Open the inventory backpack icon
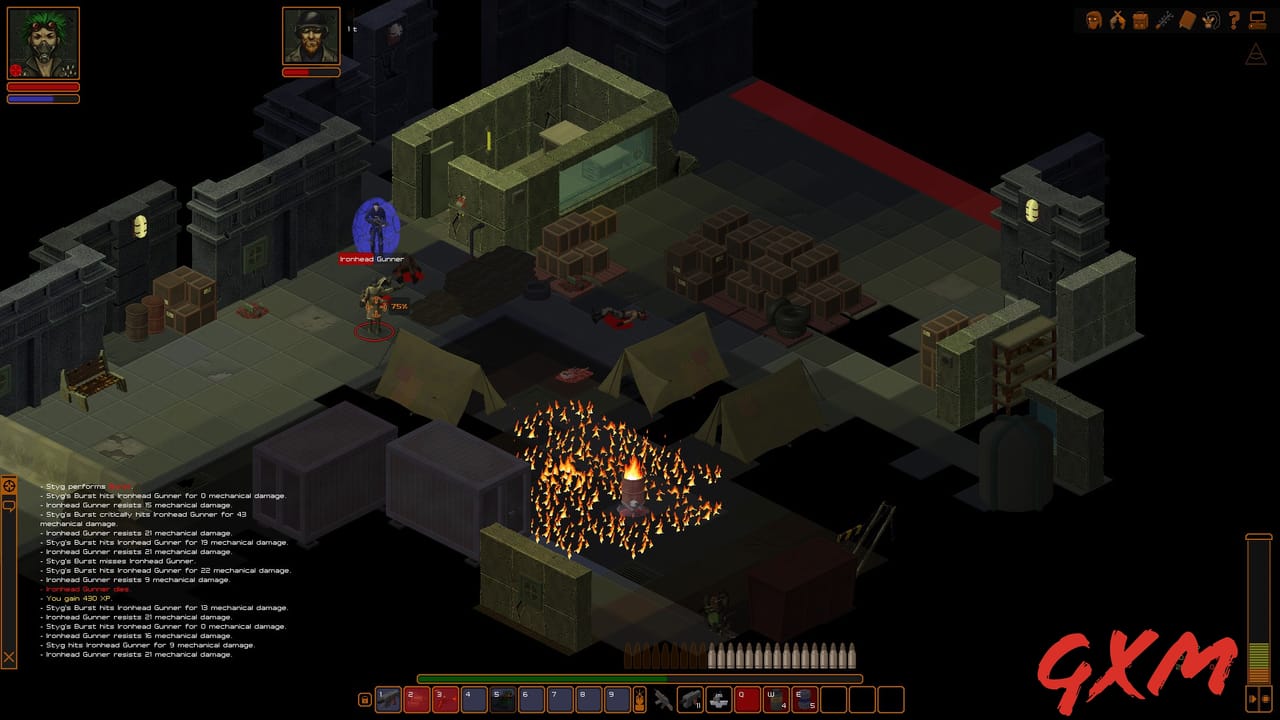Viewport: 1280px width, 720px height. click(x=1140, y=20)
